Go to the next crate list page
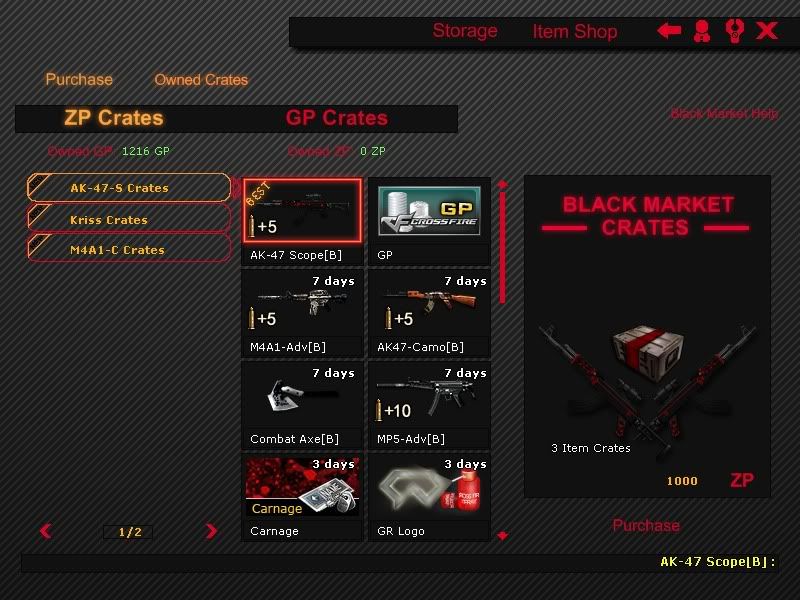 211,532
